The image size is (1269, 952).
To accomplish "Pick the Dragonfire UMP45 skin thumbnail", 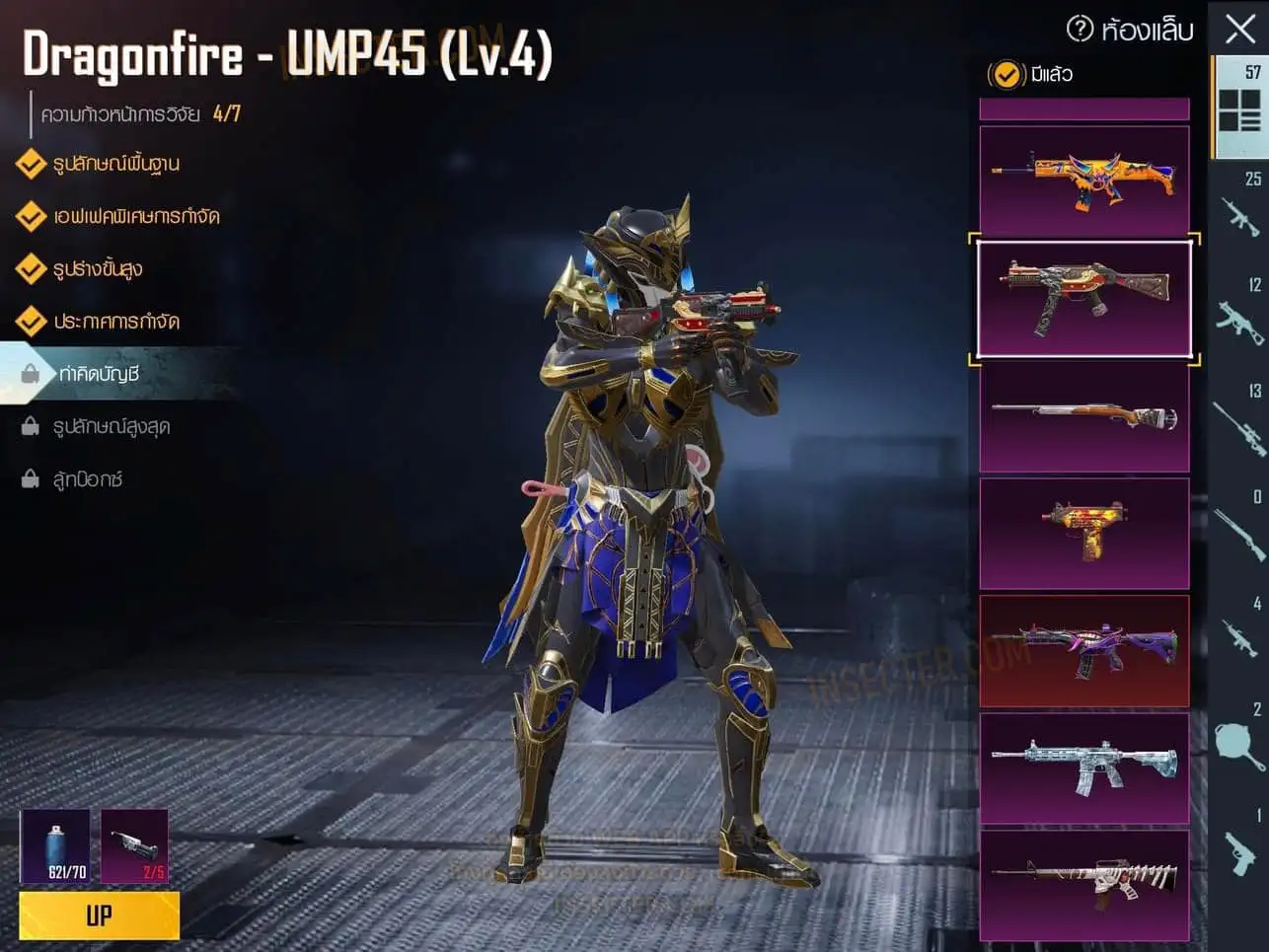I will pos(1083,298).
